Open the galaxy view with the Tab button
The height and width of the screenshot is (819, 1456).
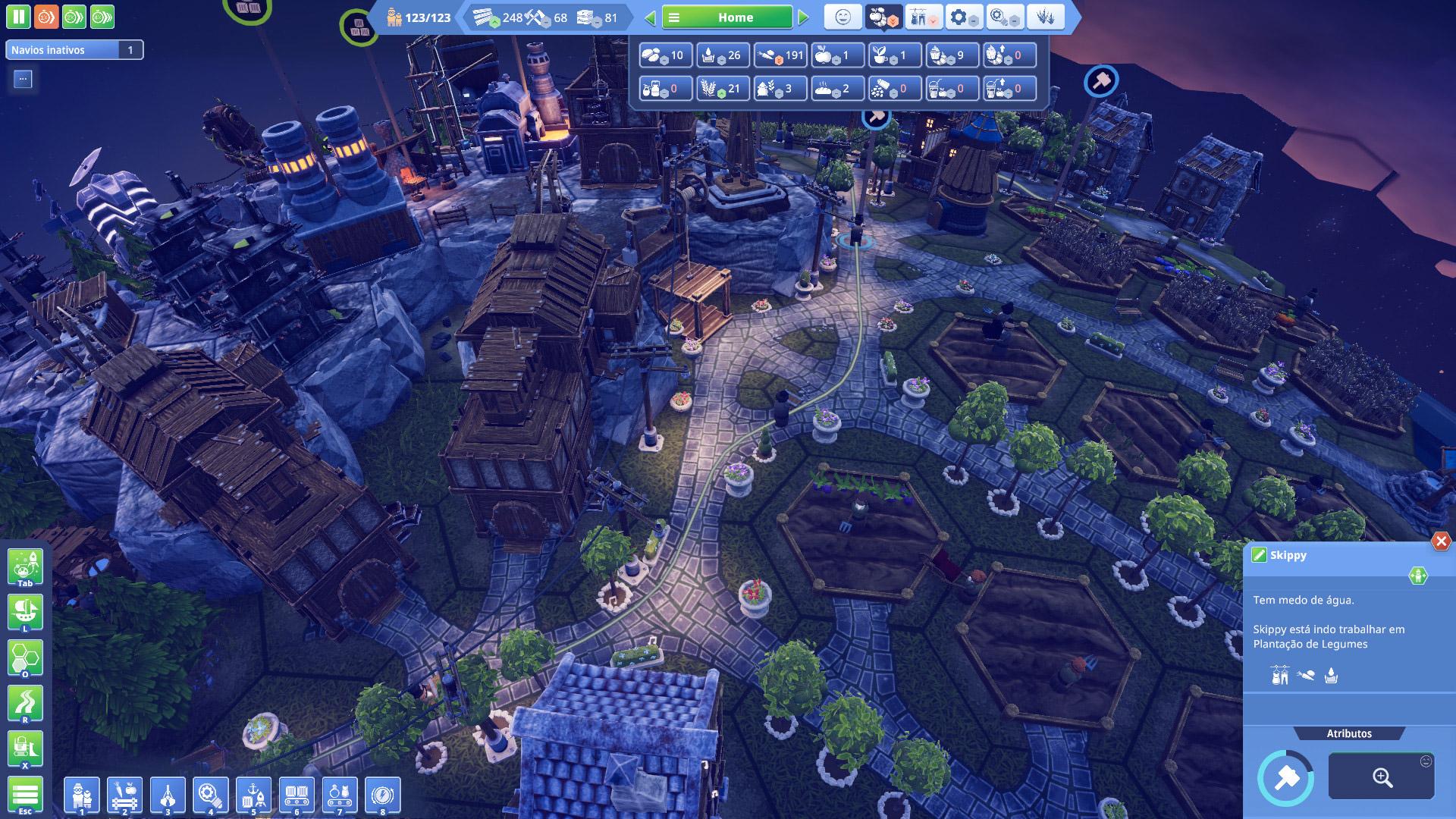(25, 567)
